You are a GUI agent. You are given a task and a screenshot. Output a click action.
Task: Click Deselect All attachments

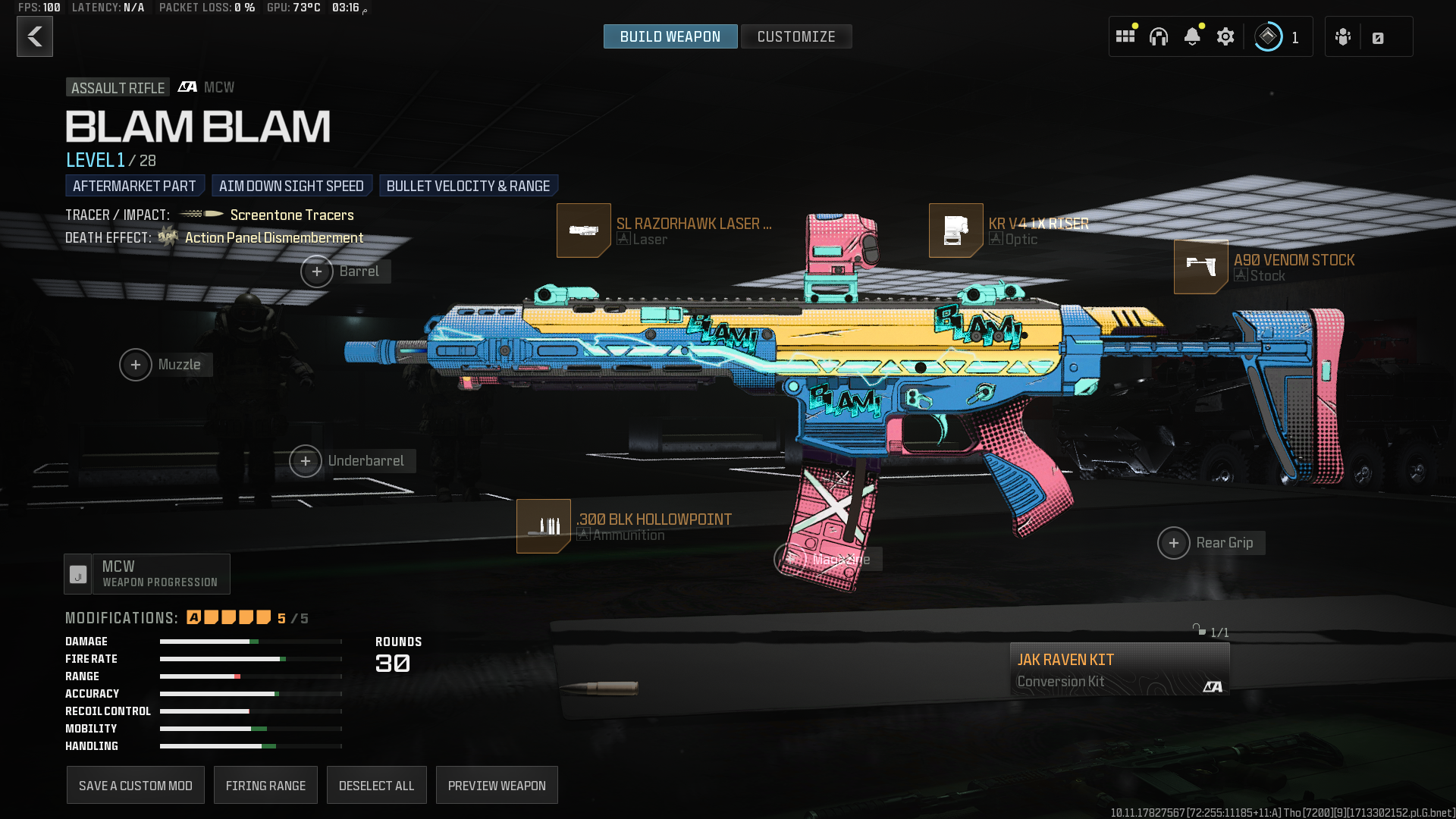coord(376,786)
